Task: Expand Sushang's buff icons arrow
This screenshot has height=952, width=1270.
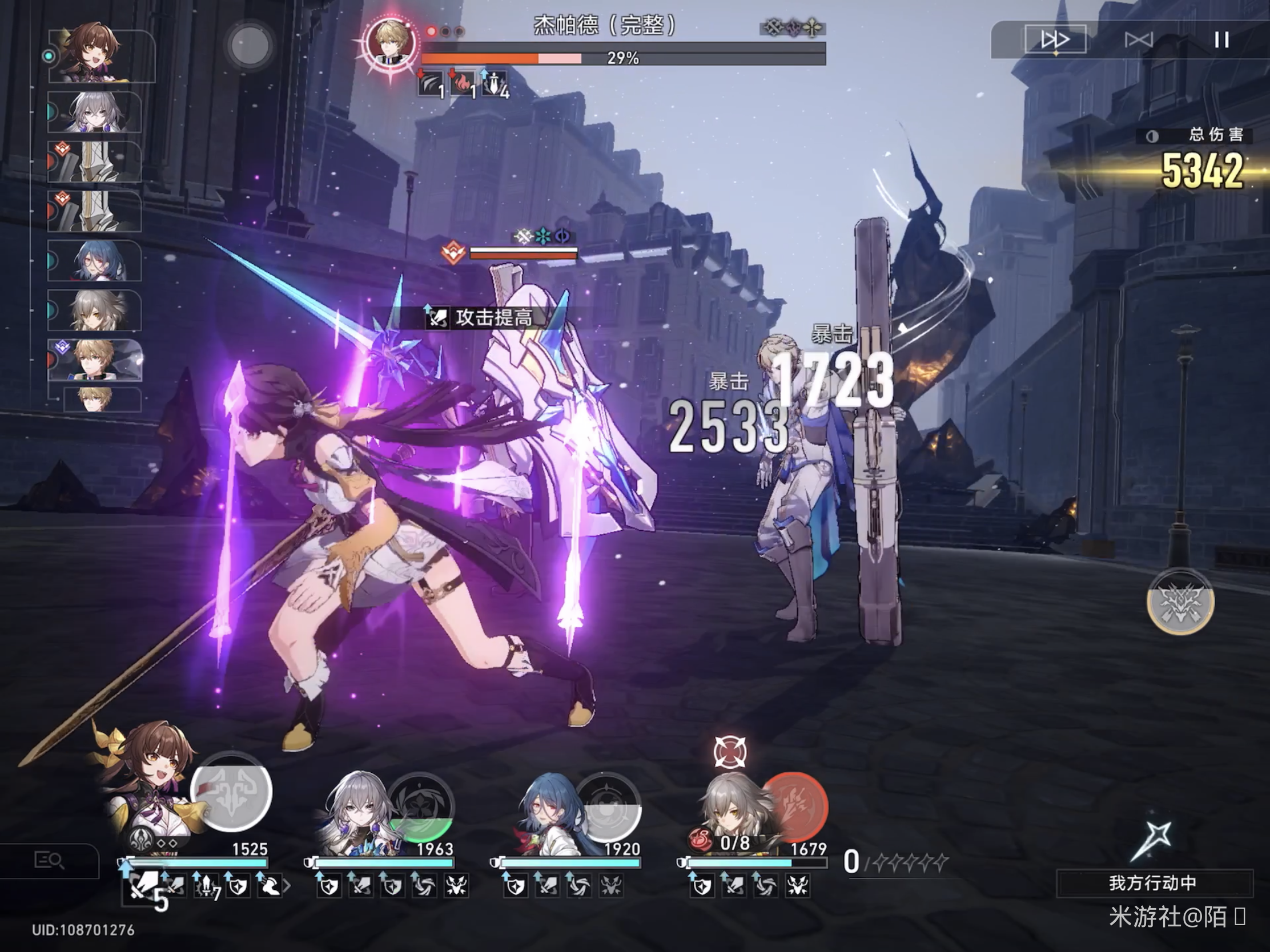Action: [x=287, y=886]
